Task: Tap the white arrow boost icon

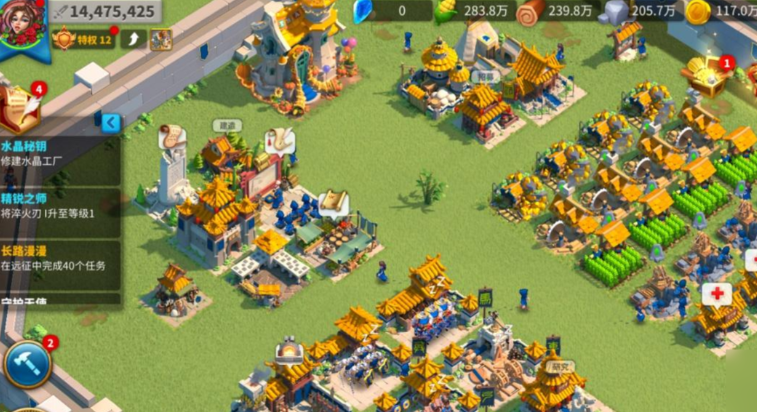Action: click(x=134, y=40)
